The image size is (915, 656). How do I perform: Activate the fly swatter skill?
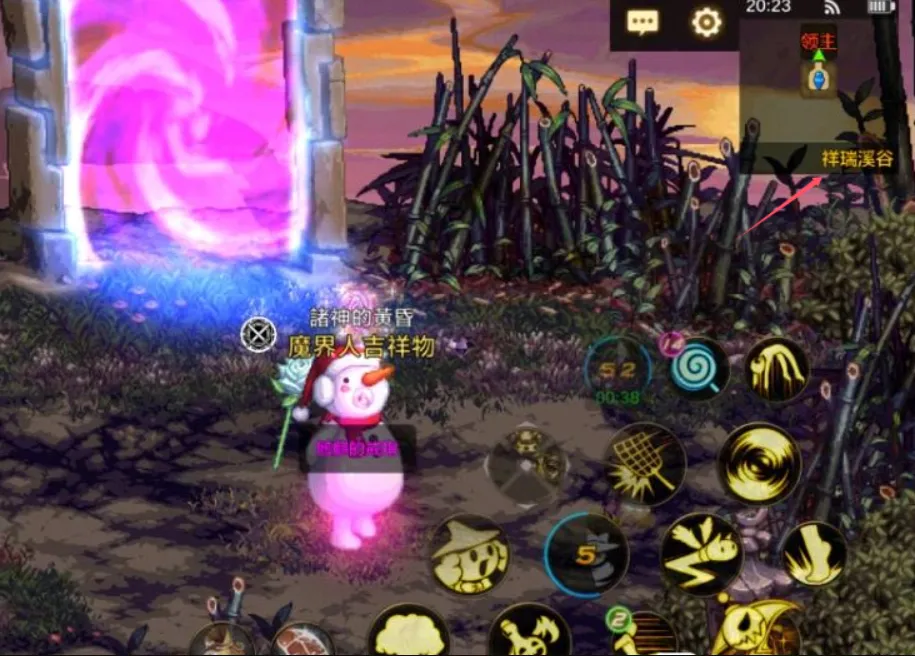pyautogui.click(x=645, y=463)
